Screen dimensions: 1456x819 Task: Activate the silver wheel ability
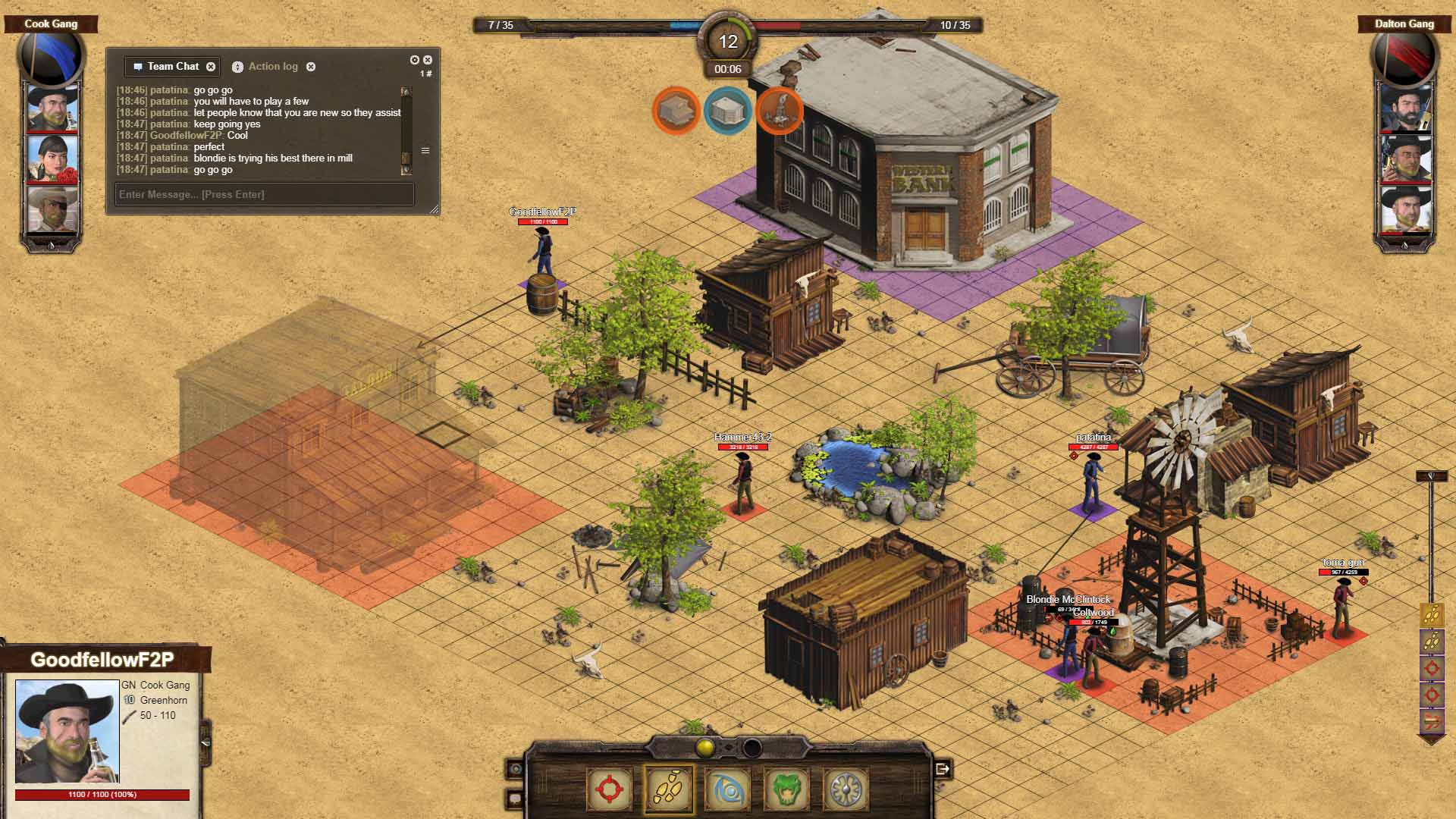[x=845, y=789]
